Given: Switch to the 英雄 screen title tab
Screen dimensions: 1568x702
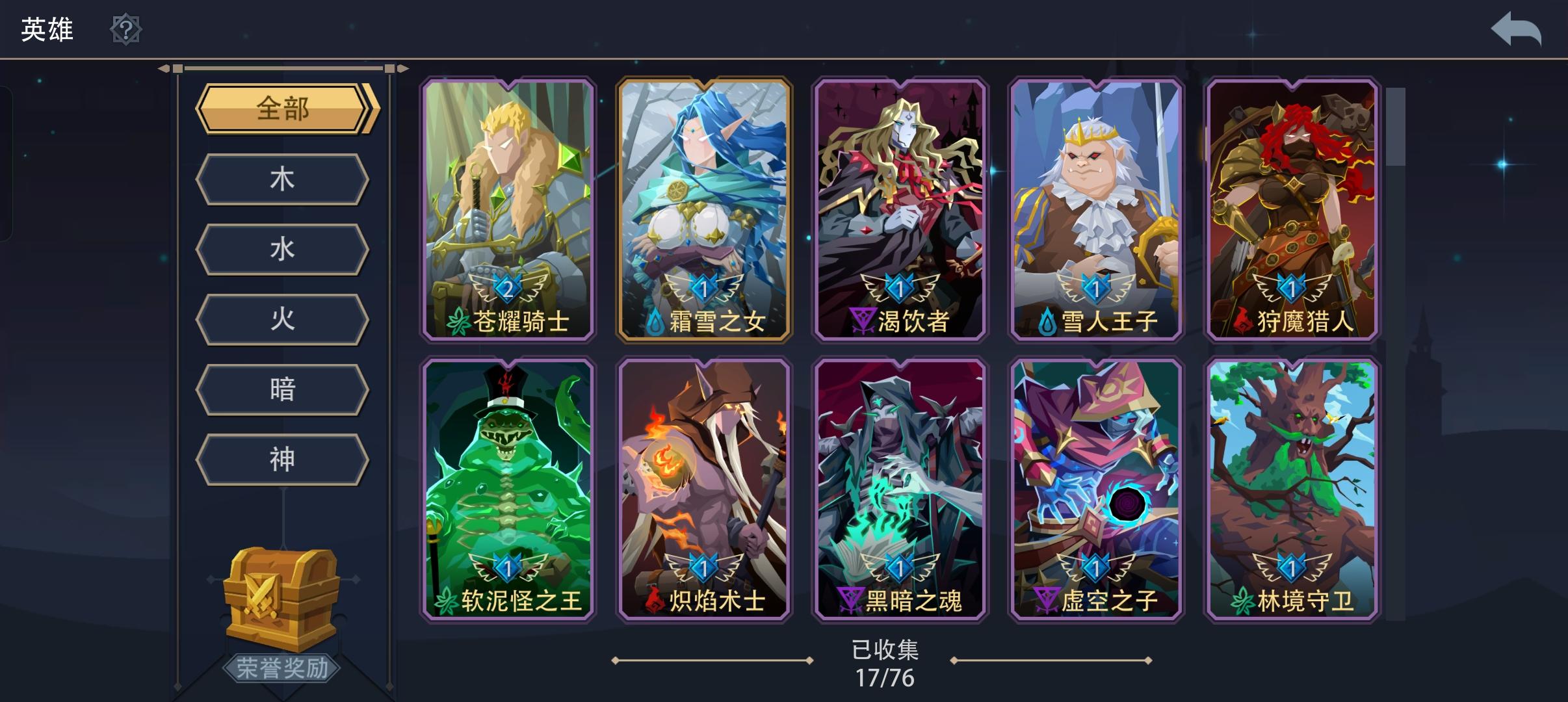Looking at the screenshot, I should tap(46, 29).
